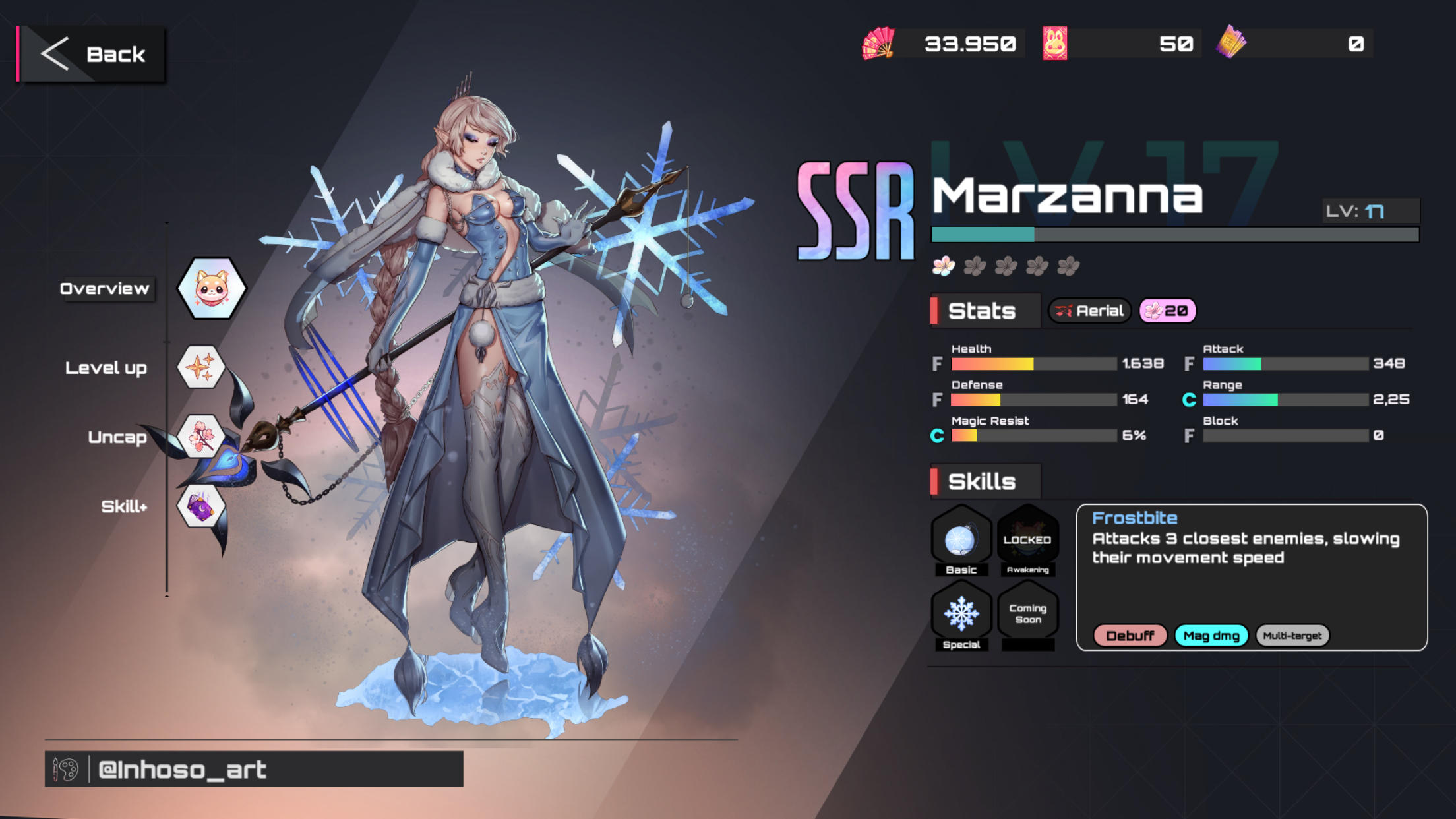Image resolution: width=1456 pixels, height=819 pixels.
Task: Switch to the Level up tab
Action: [x=201, y=367]
